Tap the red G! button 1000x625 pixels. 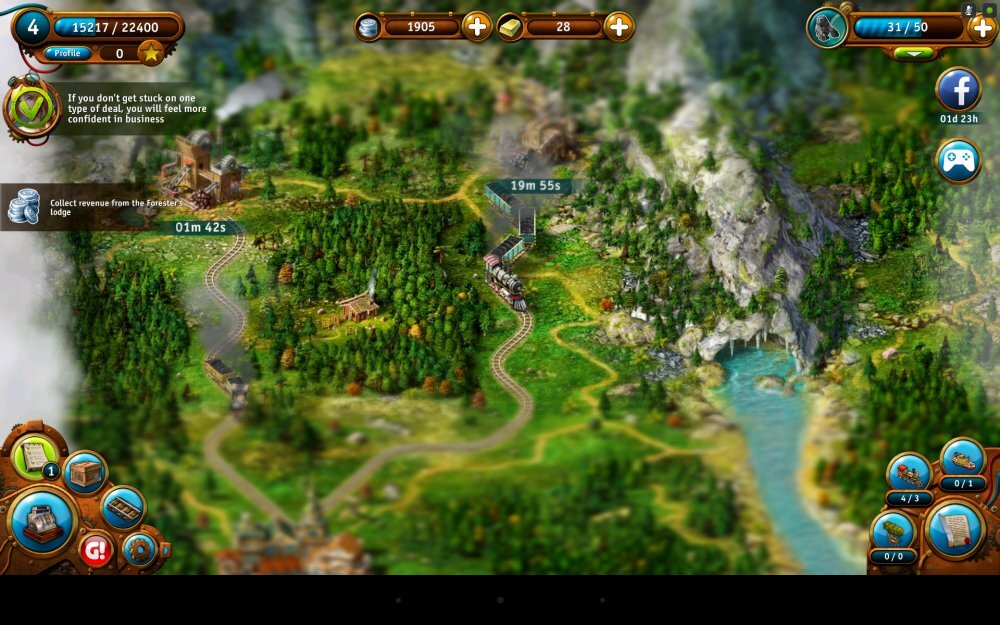tap(96, 550)
